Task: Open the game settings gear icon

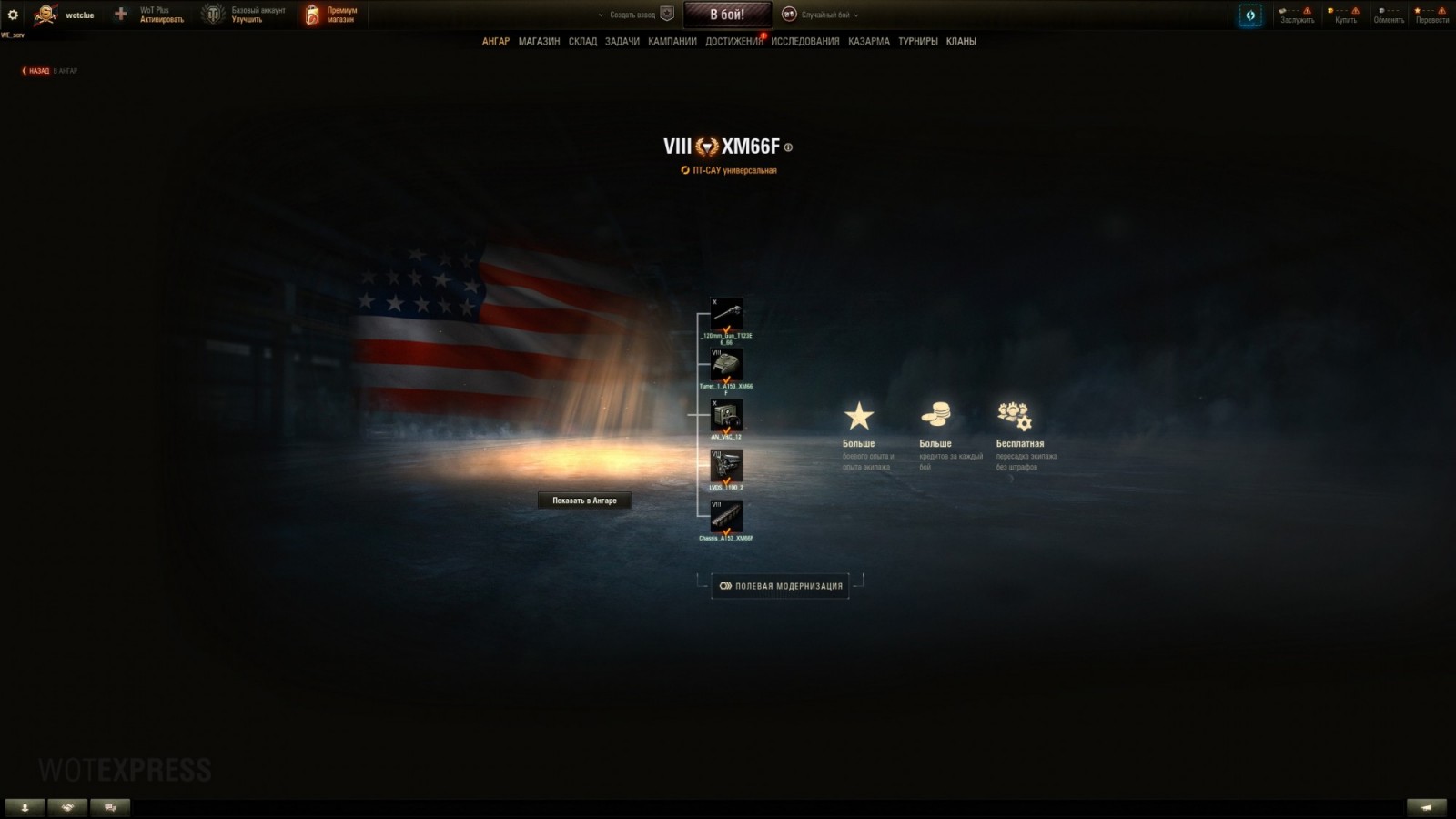Action: [13, 14]
